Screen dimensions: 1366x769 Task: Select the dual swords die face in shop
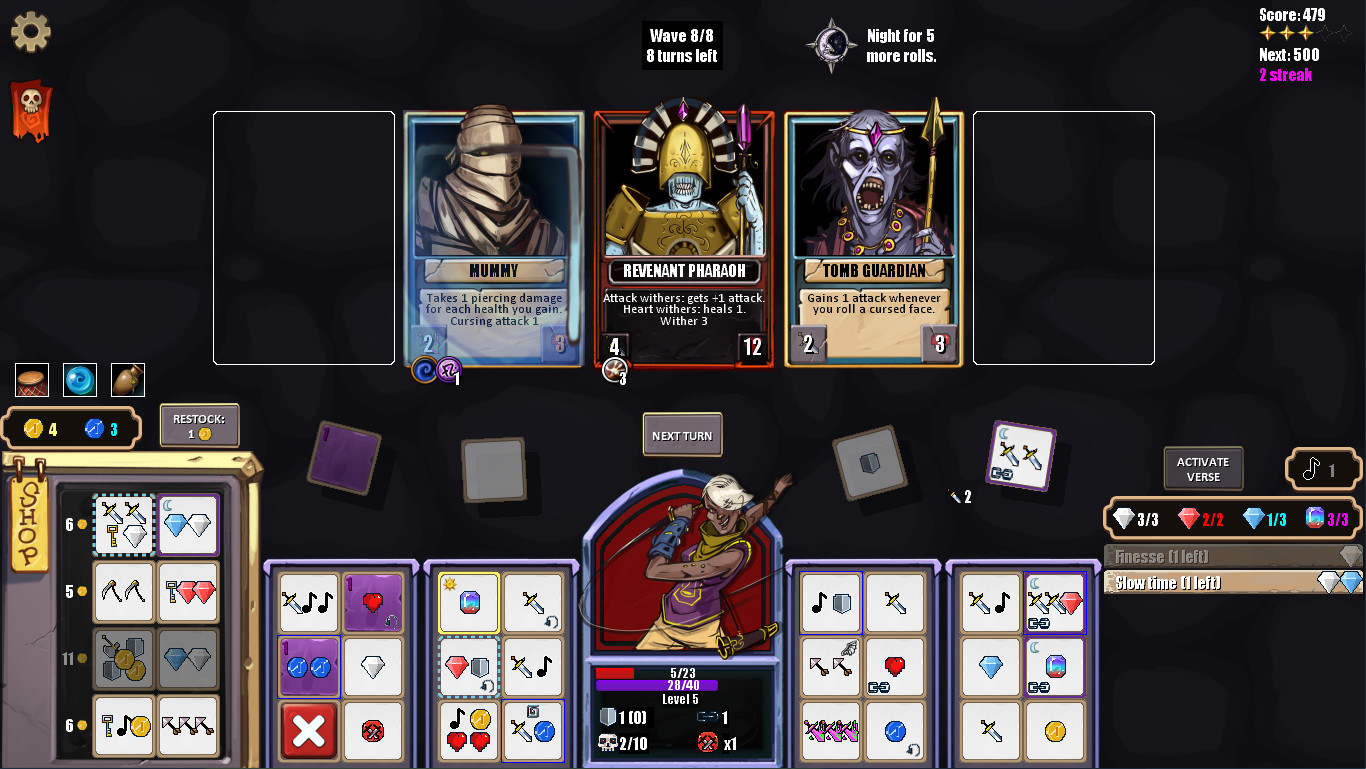coord(123,524)
